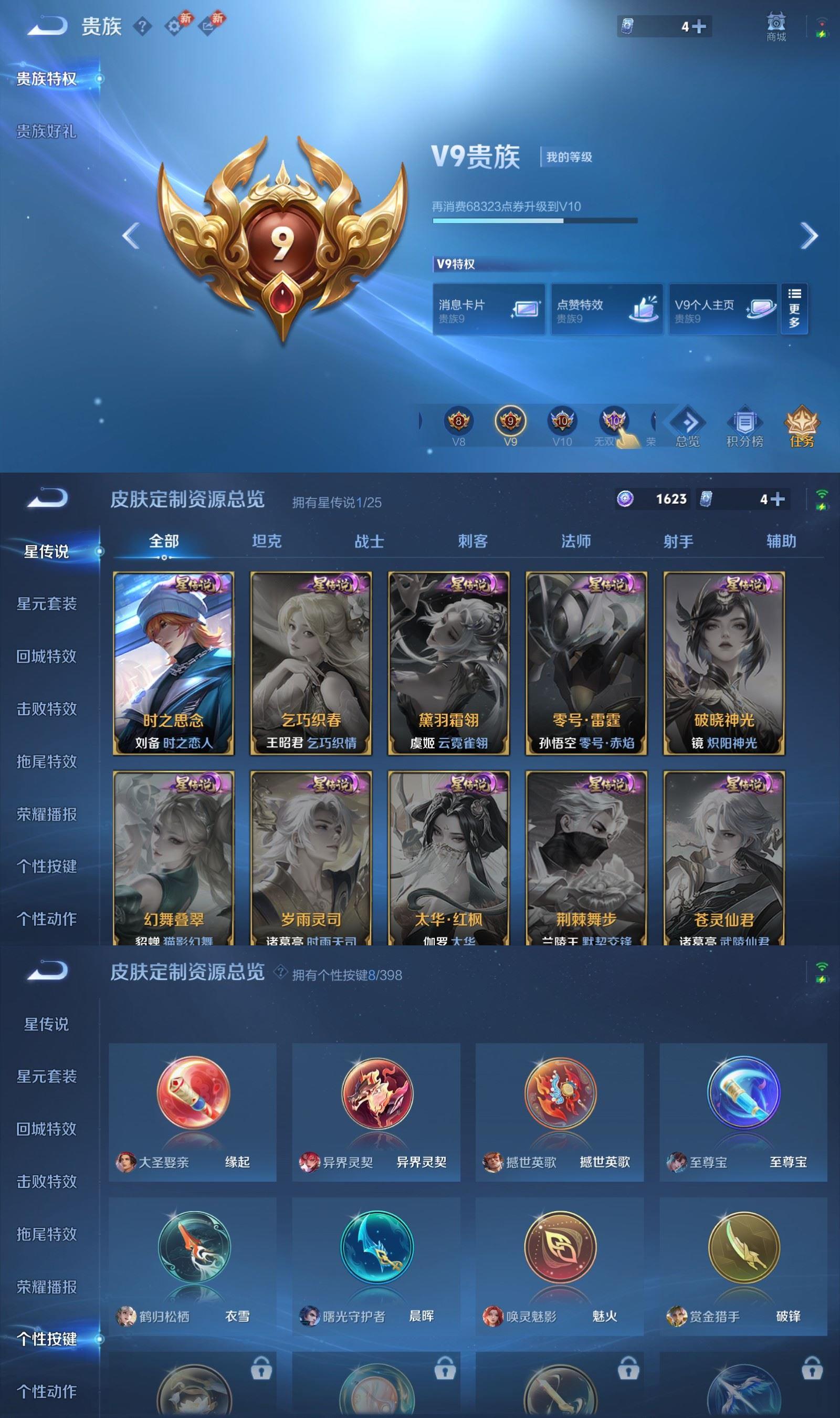Click the share icon with 新 badge
The width and height of the screenshot is (840, 1418).
tap(209, 26)
